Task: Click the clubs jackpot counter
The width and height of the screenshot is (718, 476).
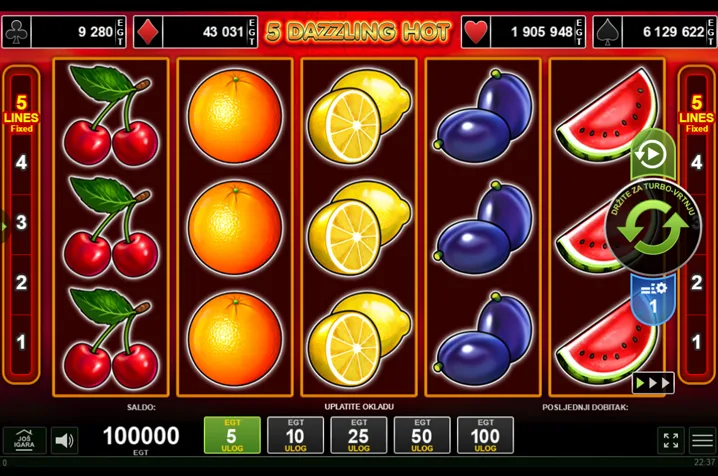Action: [65, 32]
